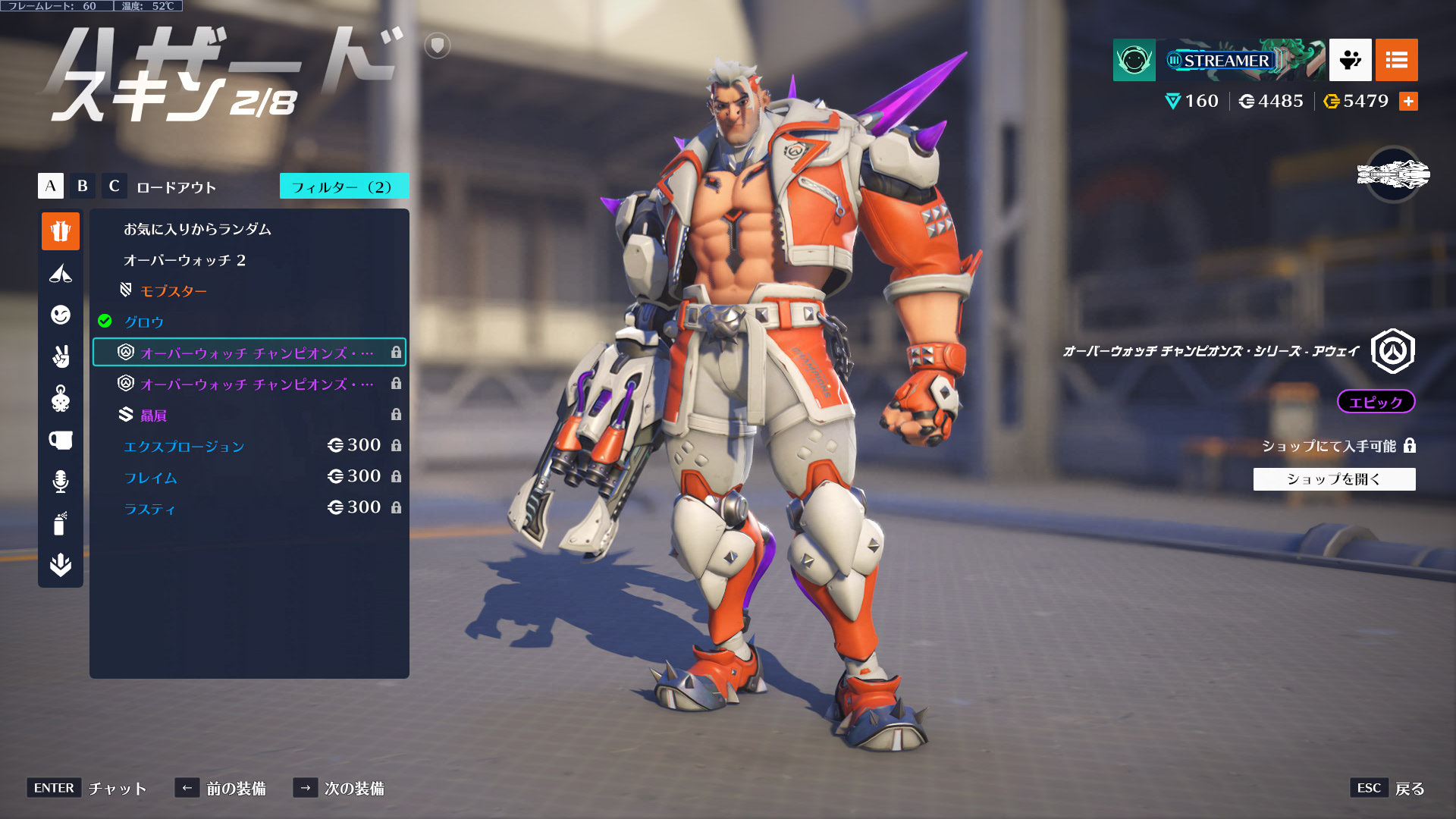Switch to loadout A tab

(50, 186)
